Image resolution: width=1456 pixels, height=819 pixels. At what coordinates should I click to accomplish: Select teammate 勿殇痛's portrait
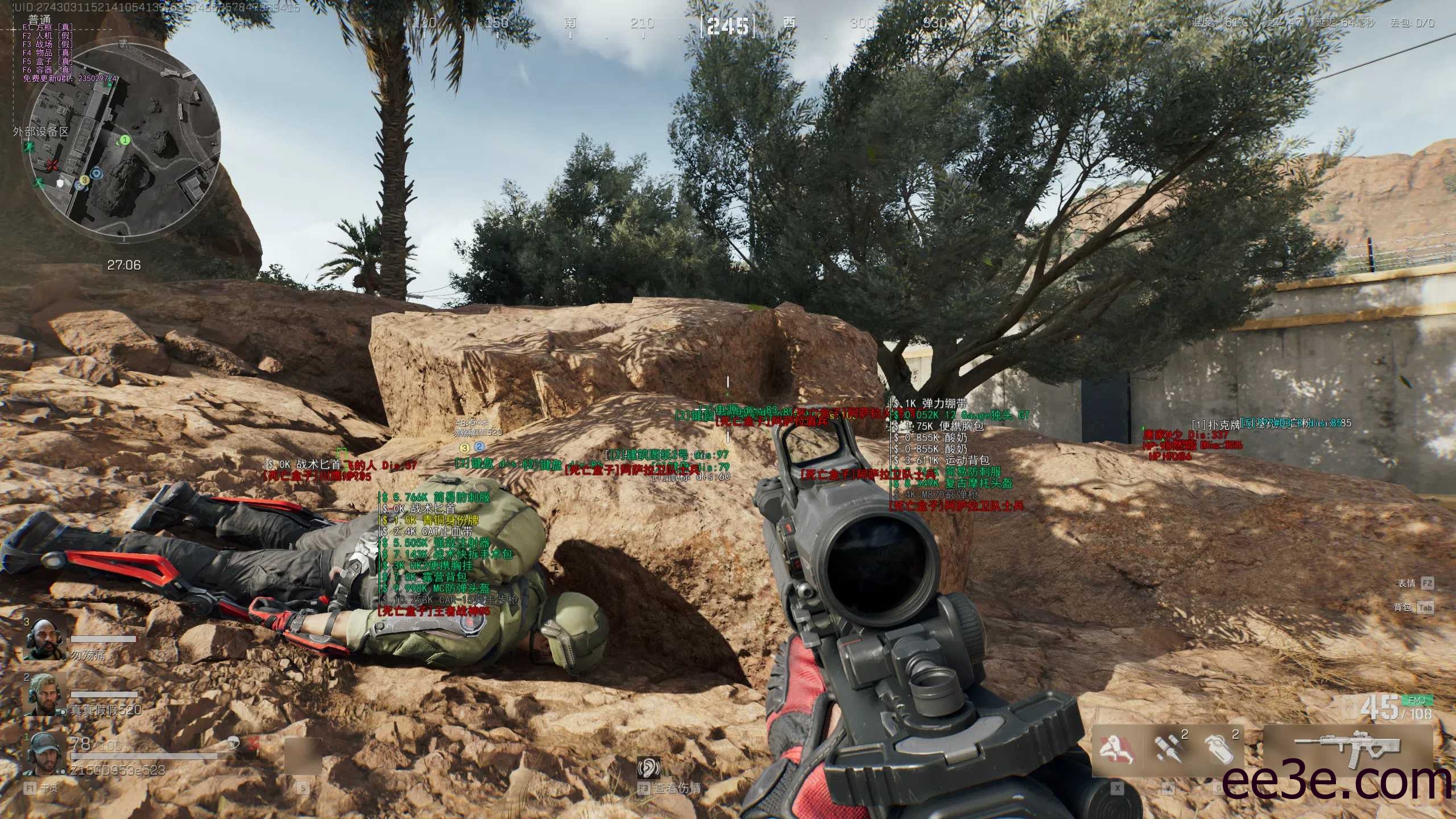[x=44, y=639]
